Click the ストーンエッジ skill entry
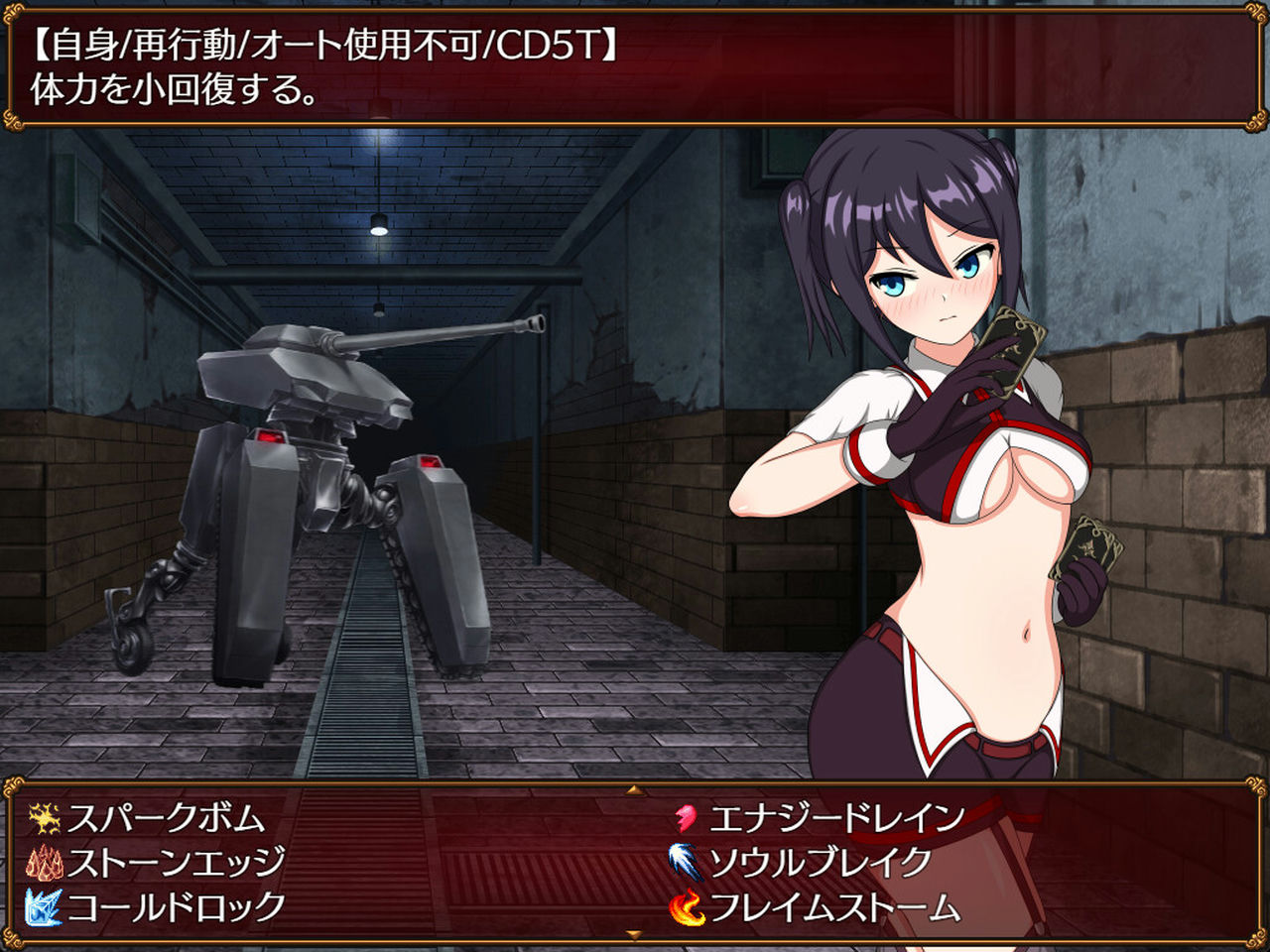 176,863
